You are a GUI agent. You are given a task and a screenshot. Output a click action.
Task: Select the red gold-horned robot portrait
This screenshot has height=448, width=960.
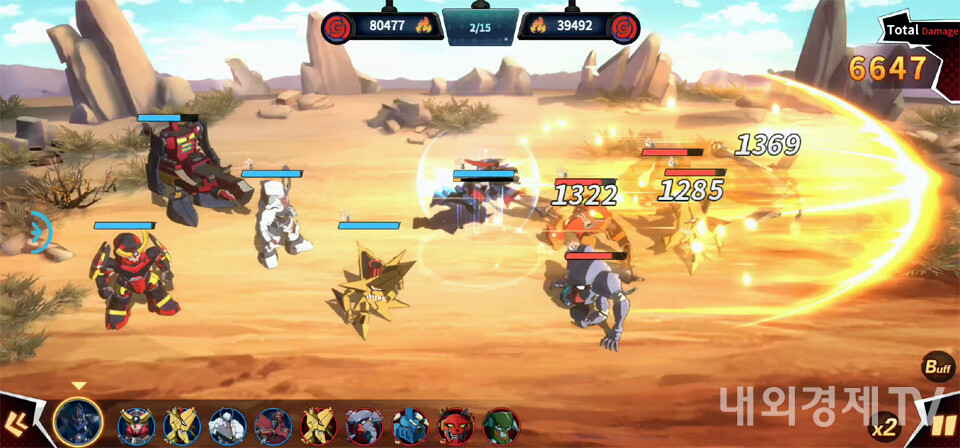point(135,427)
